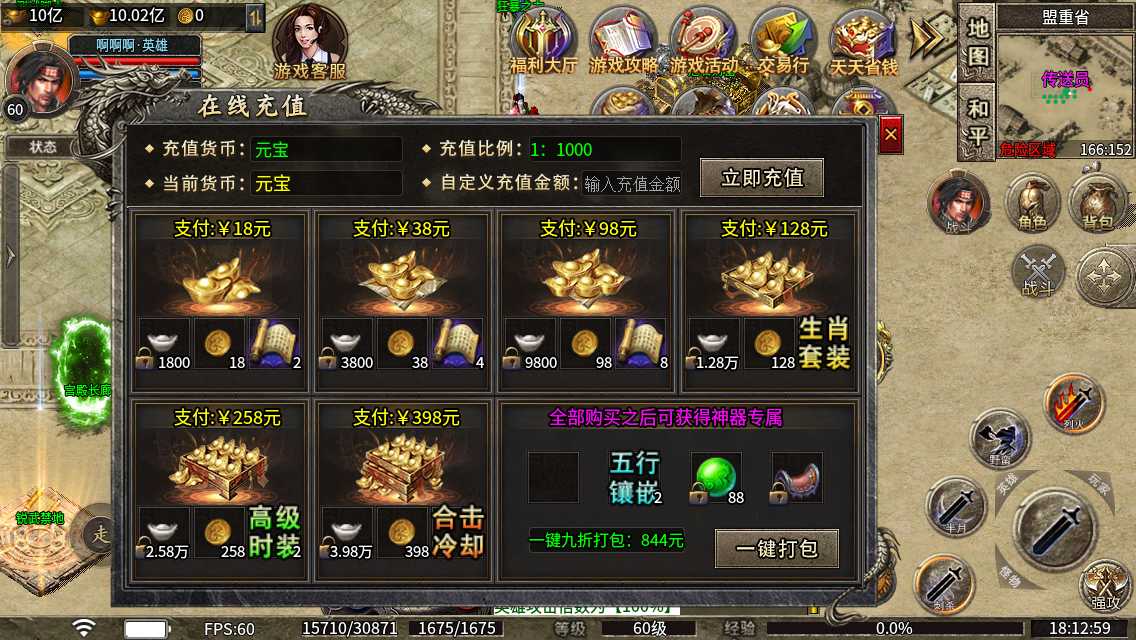This screenshot has width=1136, height=640.
Task: Focus the custom recharge amount input field
Action: coord(632,184)
